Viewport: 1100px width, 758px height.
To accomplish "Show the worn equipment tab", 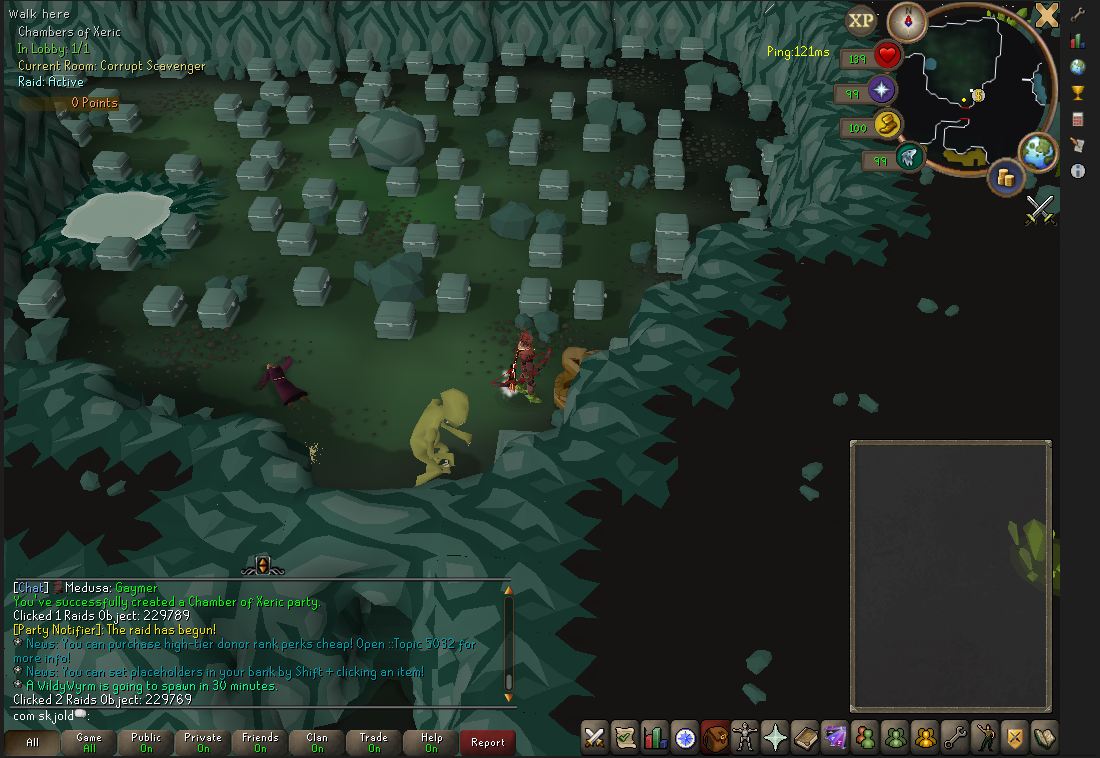I will (745, 737).
